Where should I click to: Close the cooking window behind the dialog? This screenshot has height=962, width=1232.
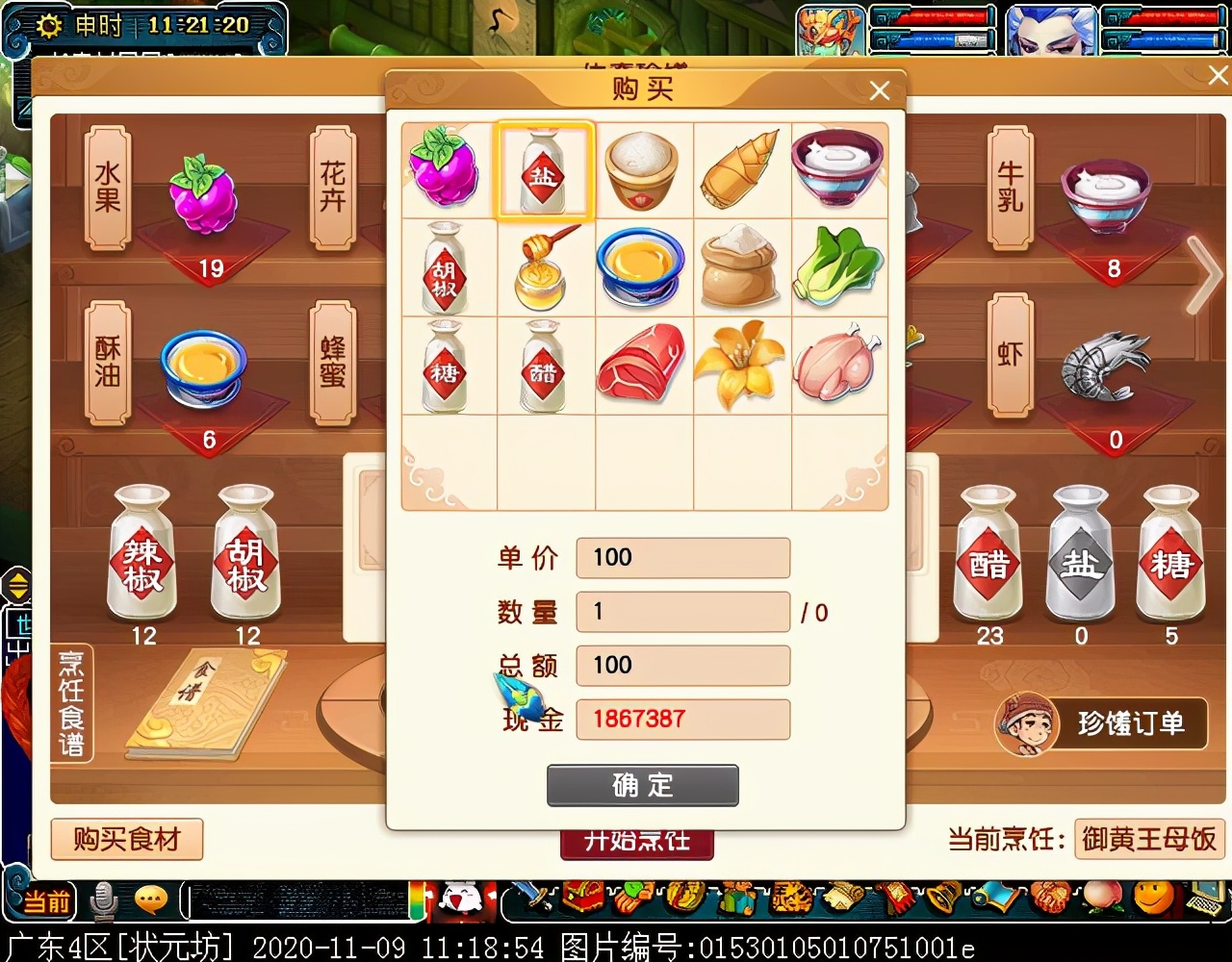coord(1217,75)
